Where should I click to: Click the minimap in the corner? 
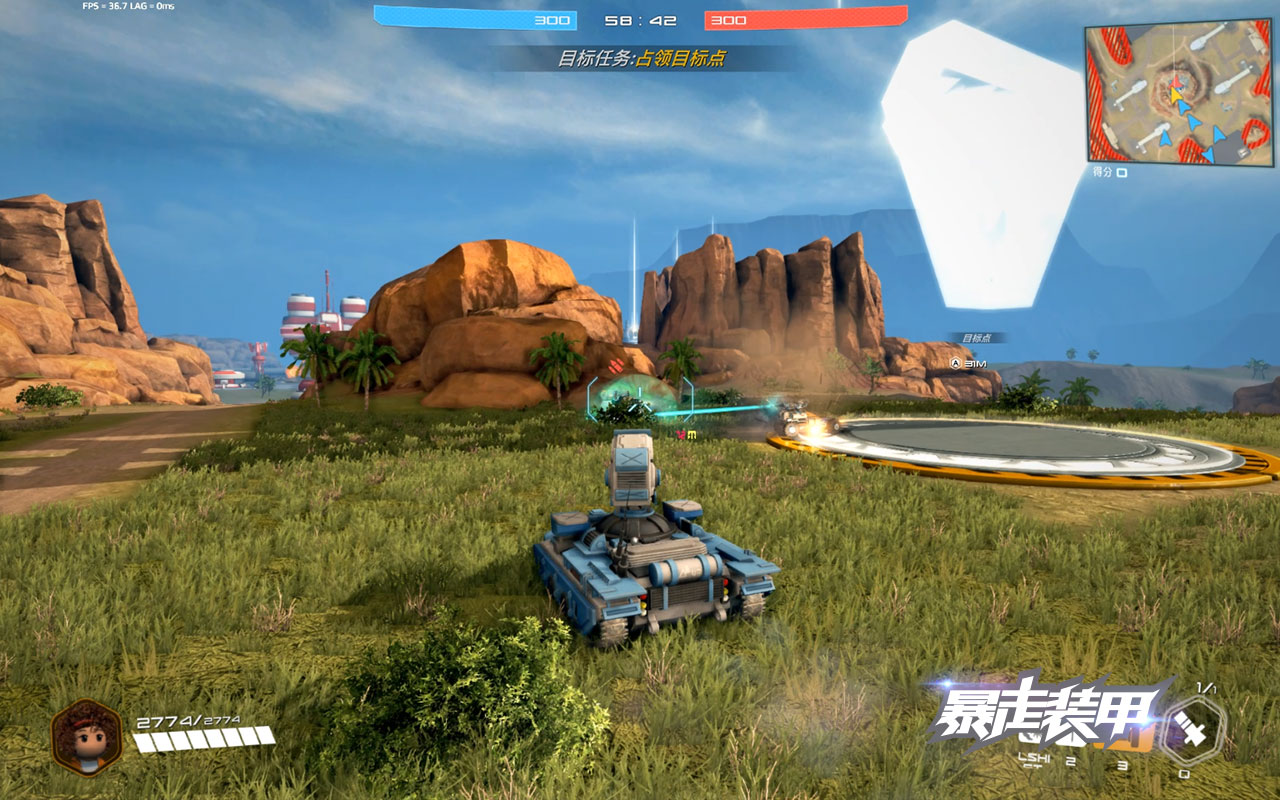(1179, 95)
